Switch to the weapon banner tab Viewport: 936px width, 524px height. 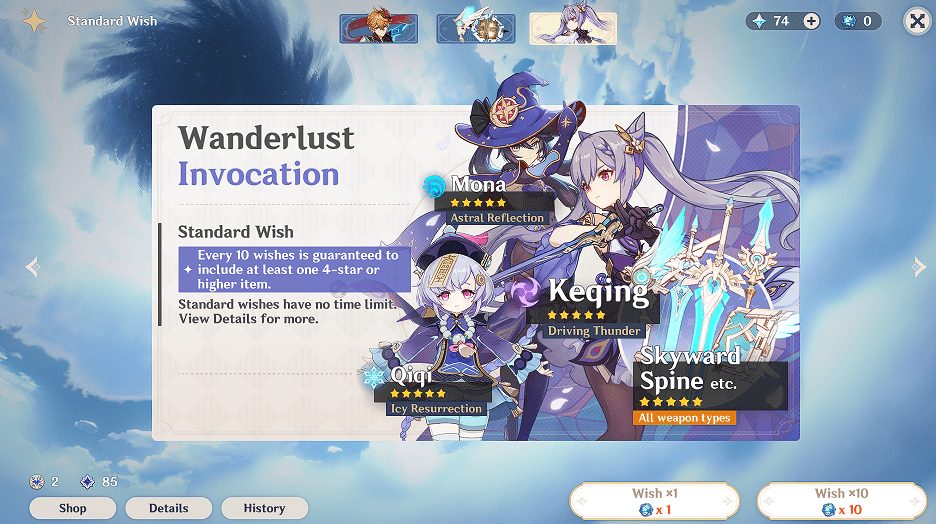(x=476, y=29)
